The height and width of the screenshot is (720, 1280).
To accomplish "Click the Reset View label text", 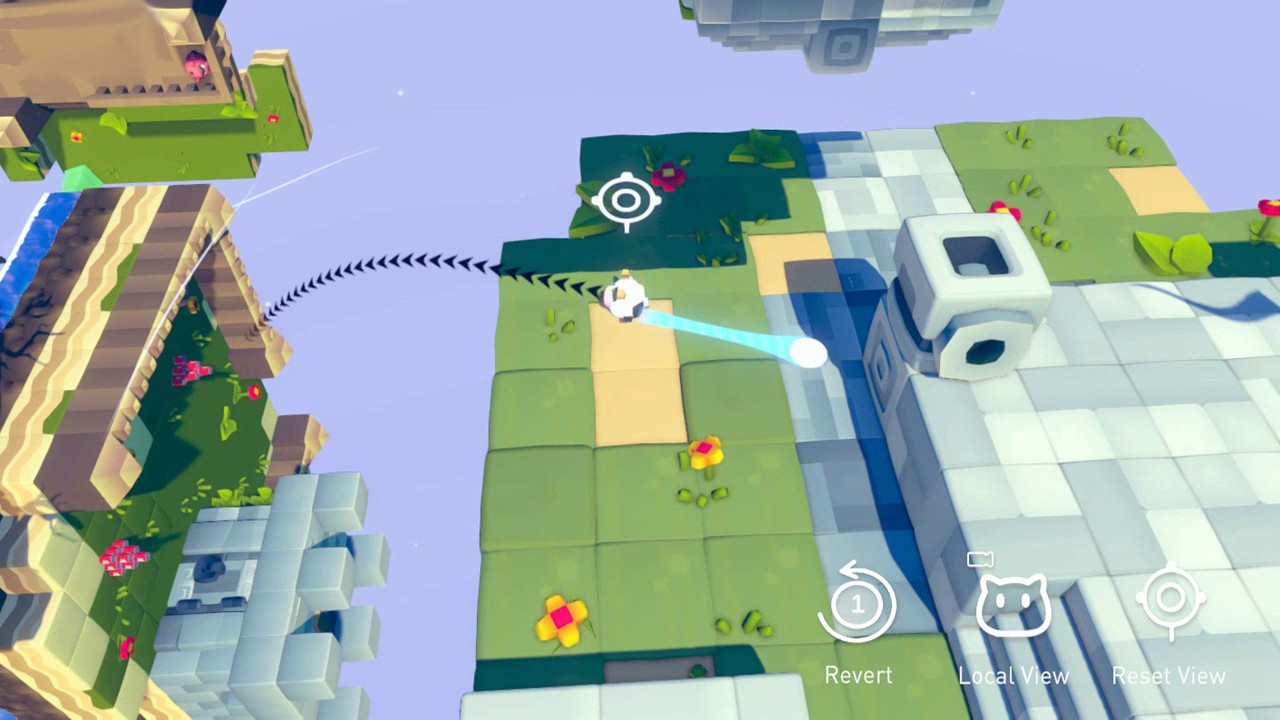I will (1169, 675).
